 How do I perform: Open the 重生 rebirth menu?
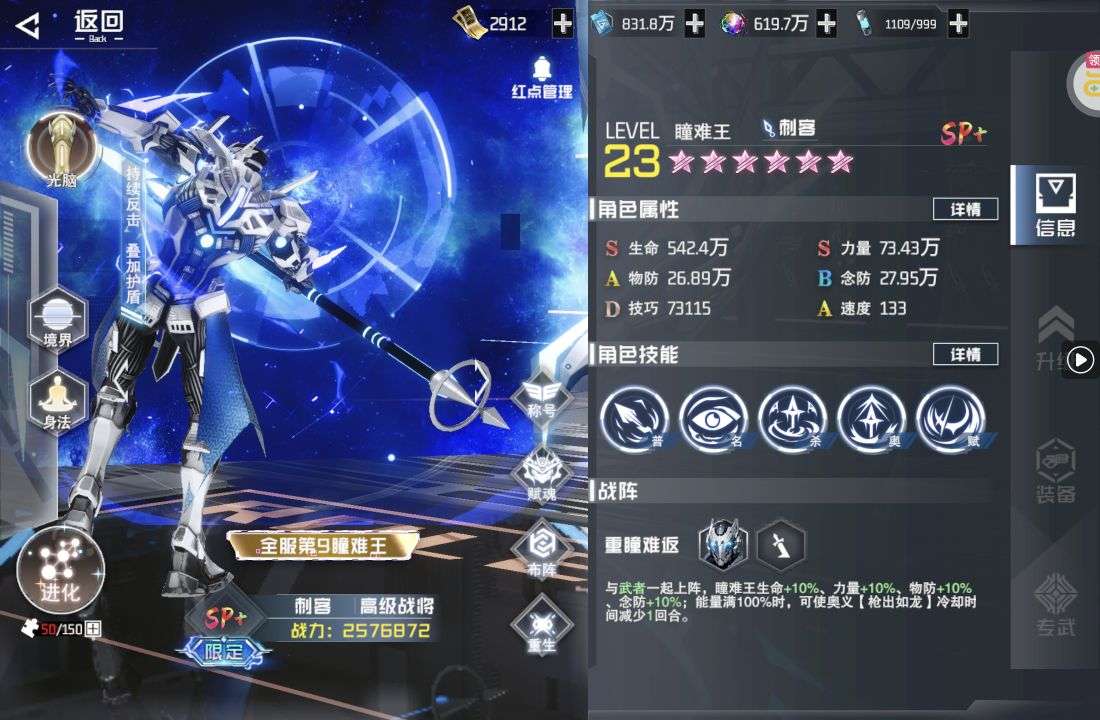(x=541, y=624)
